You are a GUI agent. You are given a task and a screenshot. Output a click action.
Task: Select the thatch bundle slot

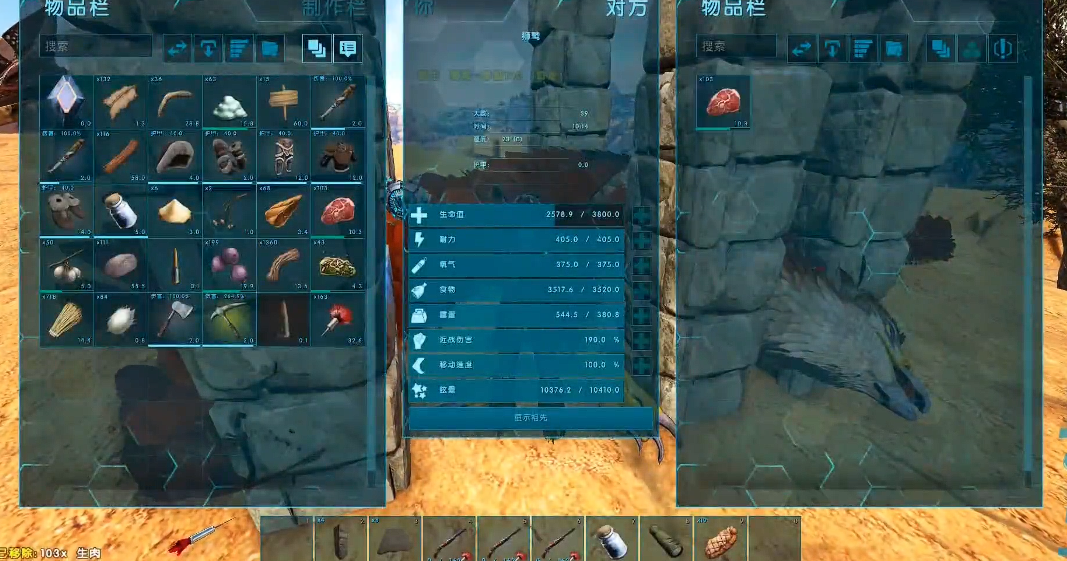pyautogui.click(x=67, y=318)
